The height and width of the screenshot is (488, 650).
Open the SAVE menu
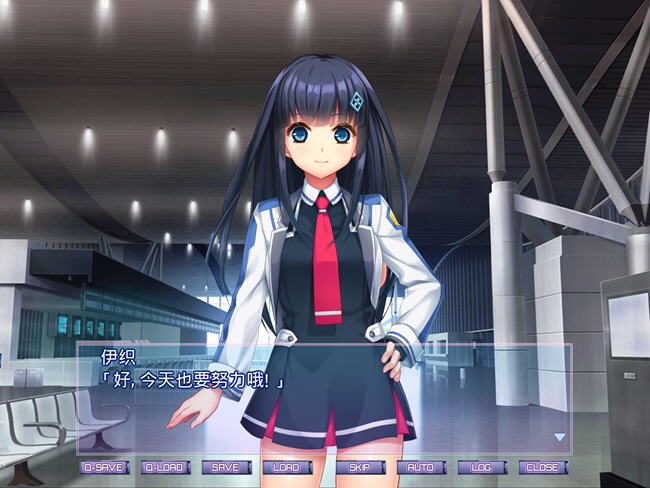(226, 467)
